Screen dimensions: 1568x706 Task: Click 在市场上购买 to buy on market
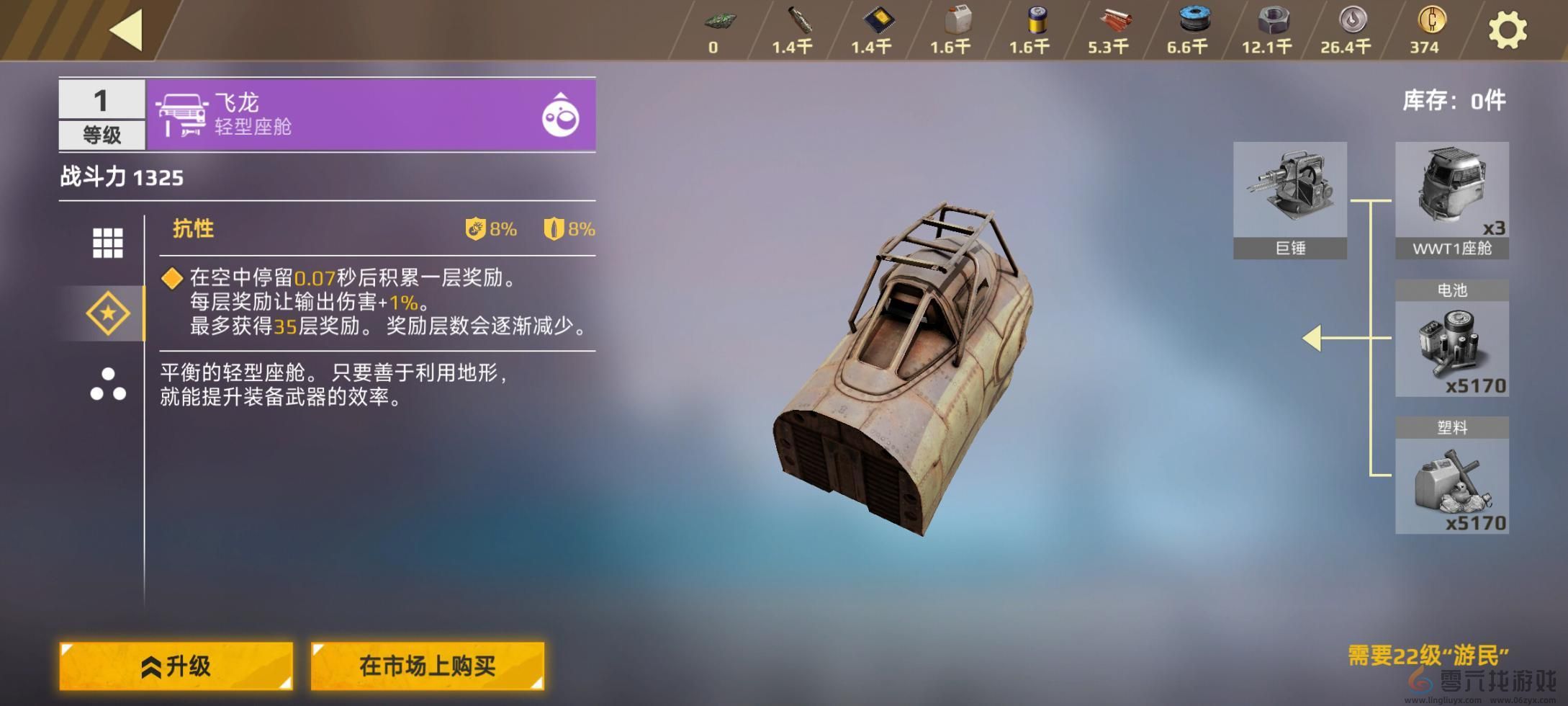coord(428,667)
